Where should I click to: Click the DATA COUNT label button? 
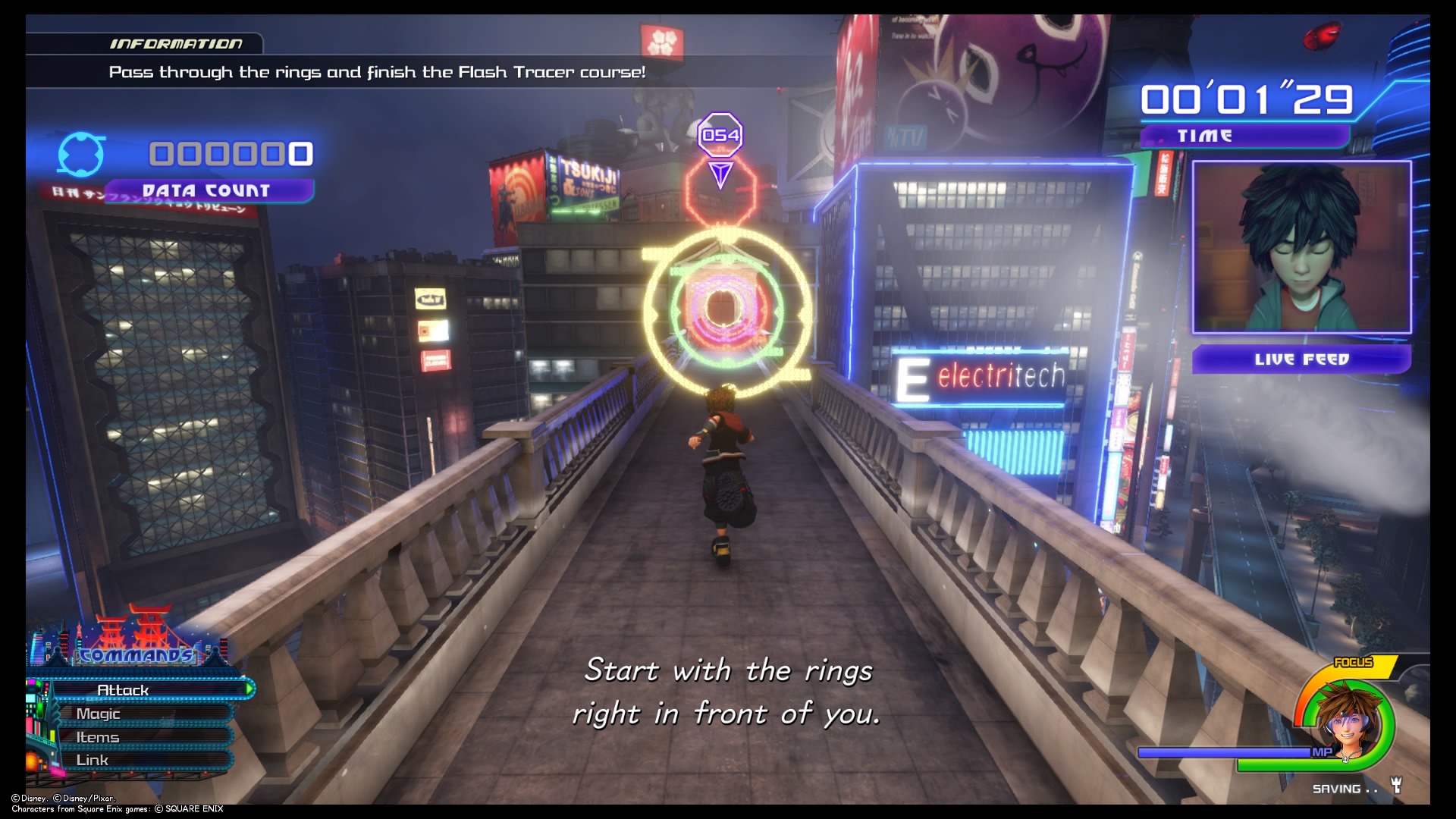(x=207, y=190)
